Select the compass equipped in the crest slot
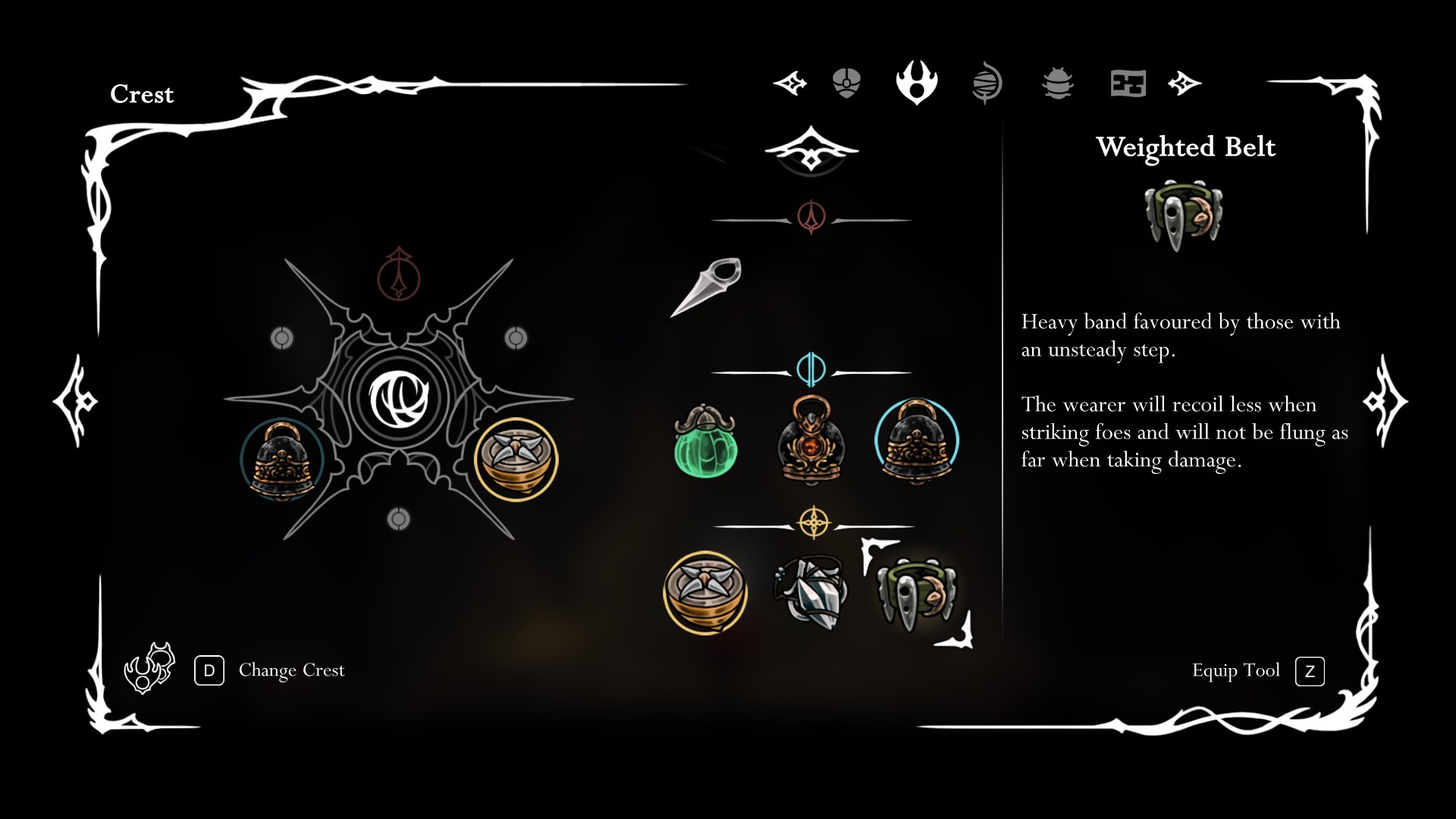This screenshot has height=819, width=1456. tap(516, 459)
